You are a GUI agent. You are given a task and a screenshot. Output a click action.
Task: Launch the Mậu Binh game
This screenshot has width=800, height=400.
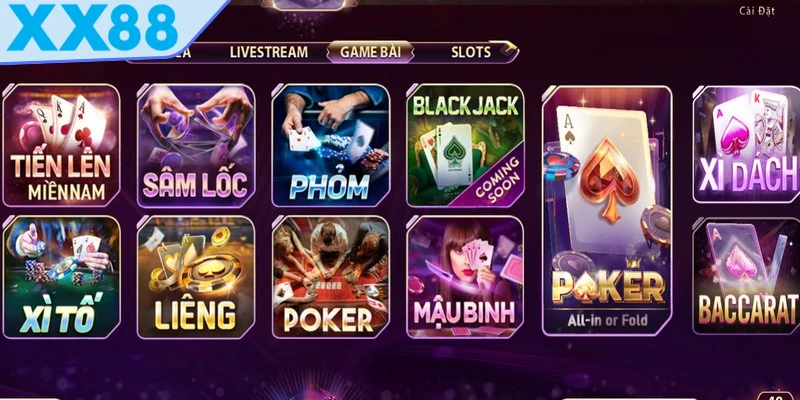[464, 277]
